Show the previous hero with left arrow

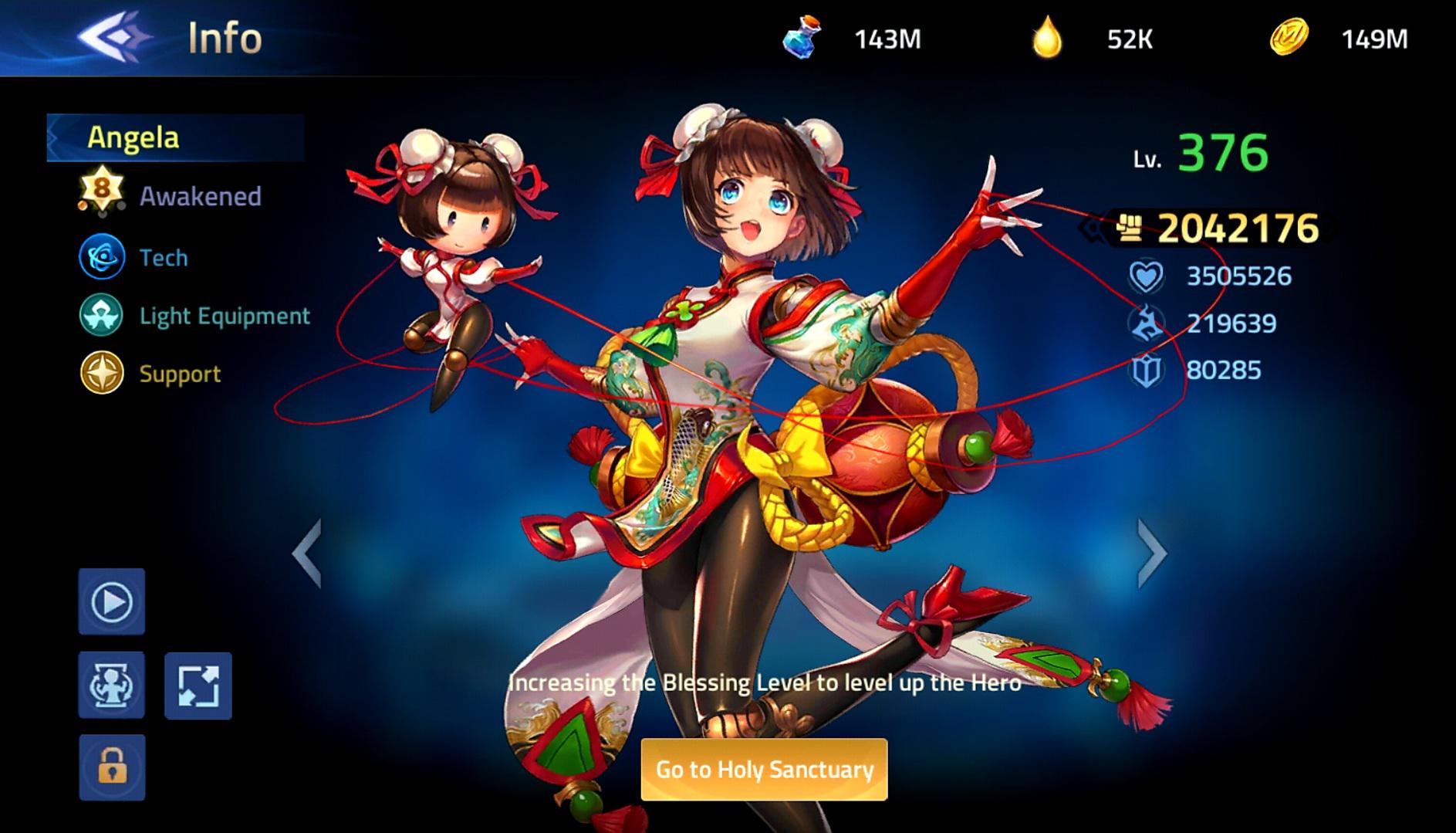coord(307,553)
